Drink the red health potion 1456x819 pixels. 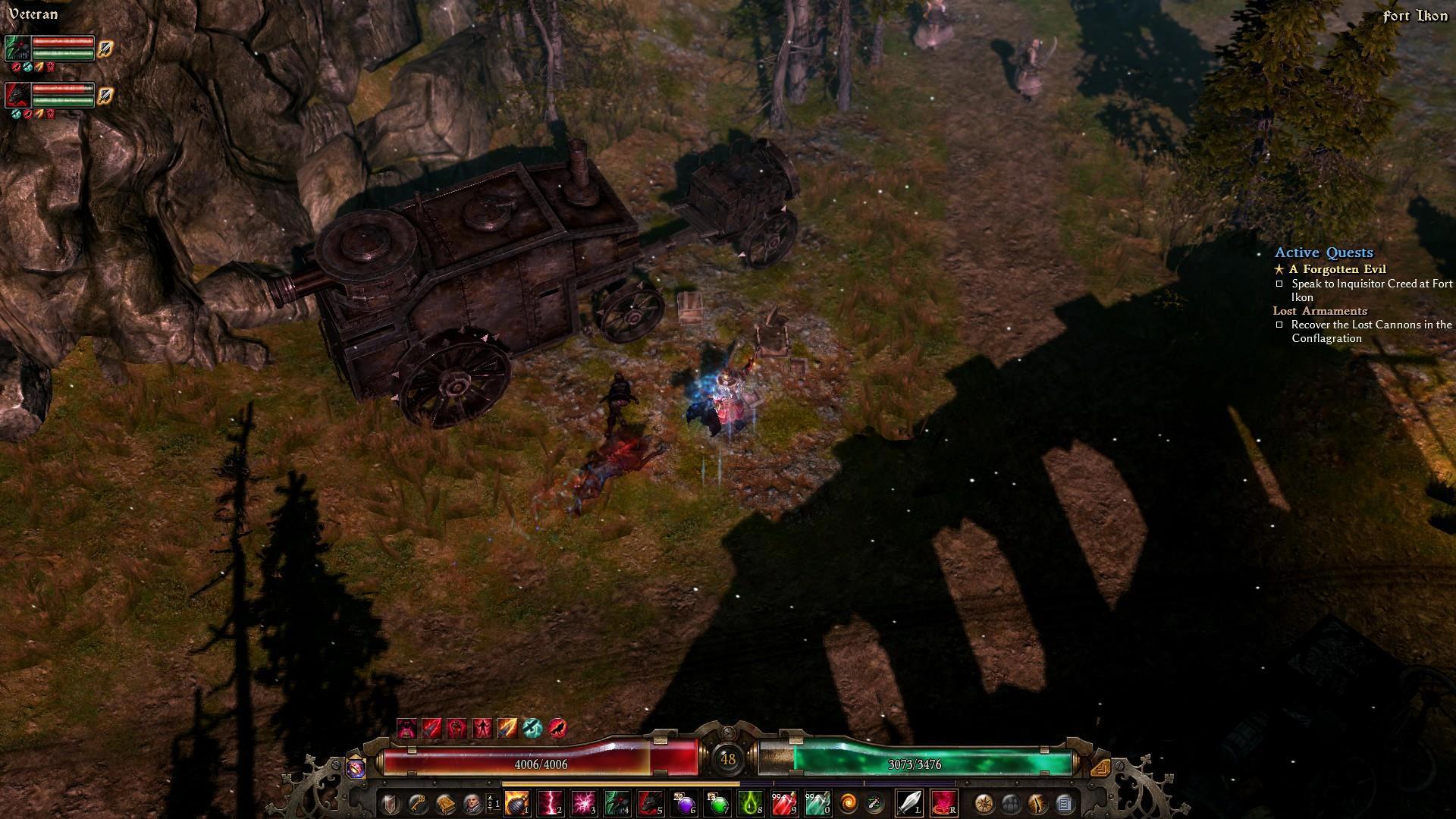(784, 802)
